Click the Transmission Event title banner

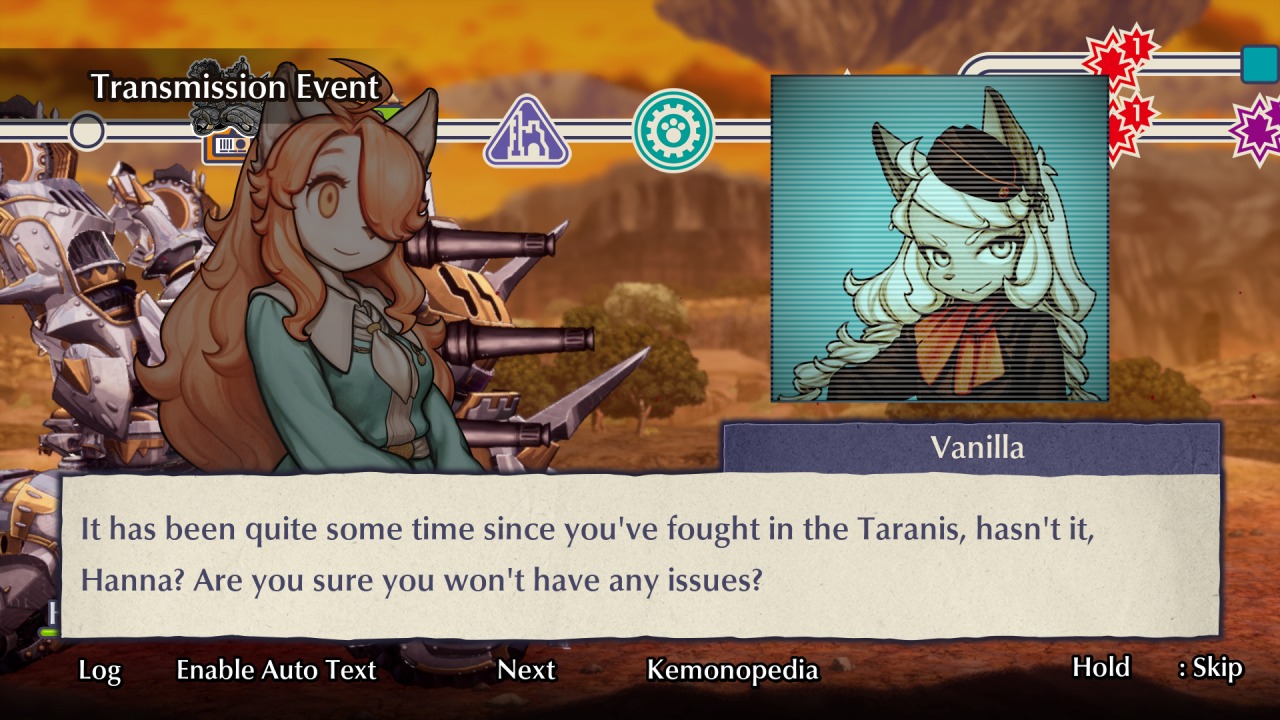click(235, 88)
